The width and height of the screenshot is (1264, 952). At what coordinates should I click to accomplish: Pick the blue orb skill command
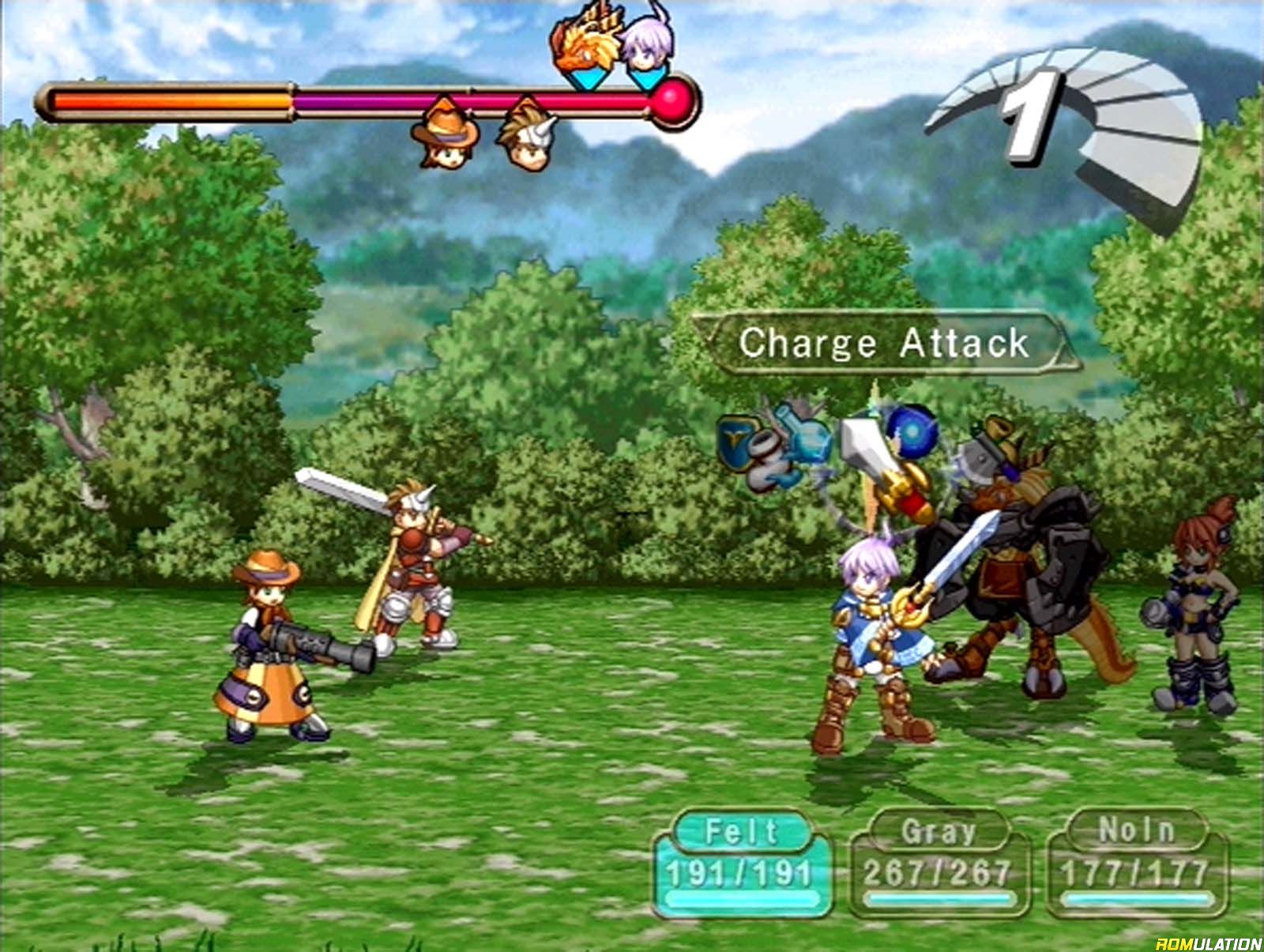click(x=912, y=429)
